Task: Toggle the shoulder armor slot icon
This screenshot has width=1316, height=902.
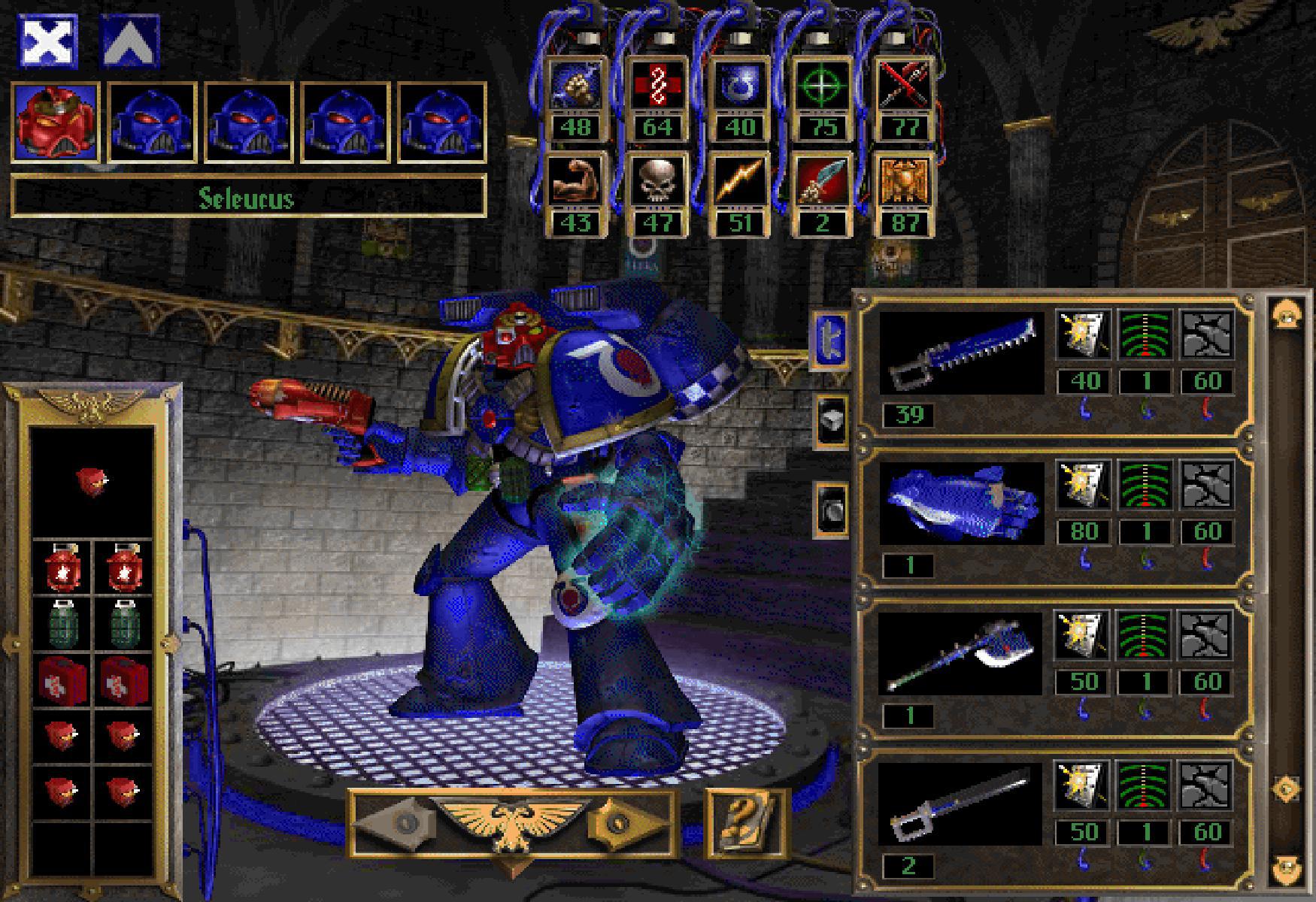Action: (x=830, y=421)
